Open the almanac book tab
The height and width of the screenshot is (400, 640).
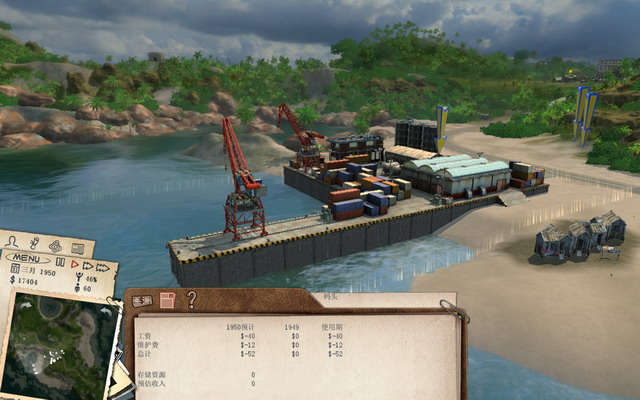coord(77,249)
